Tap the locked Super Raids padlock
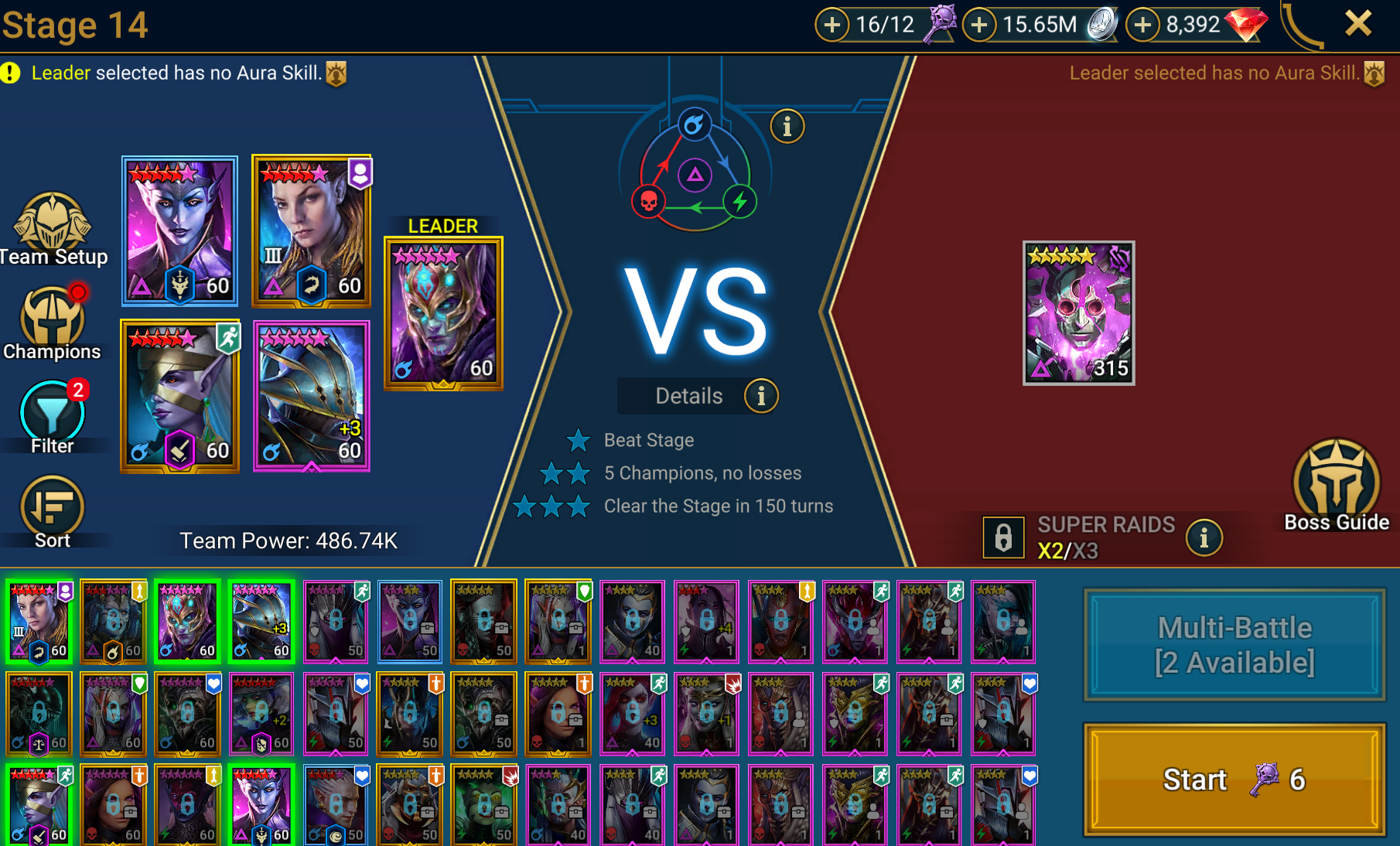 (1003, 537)
